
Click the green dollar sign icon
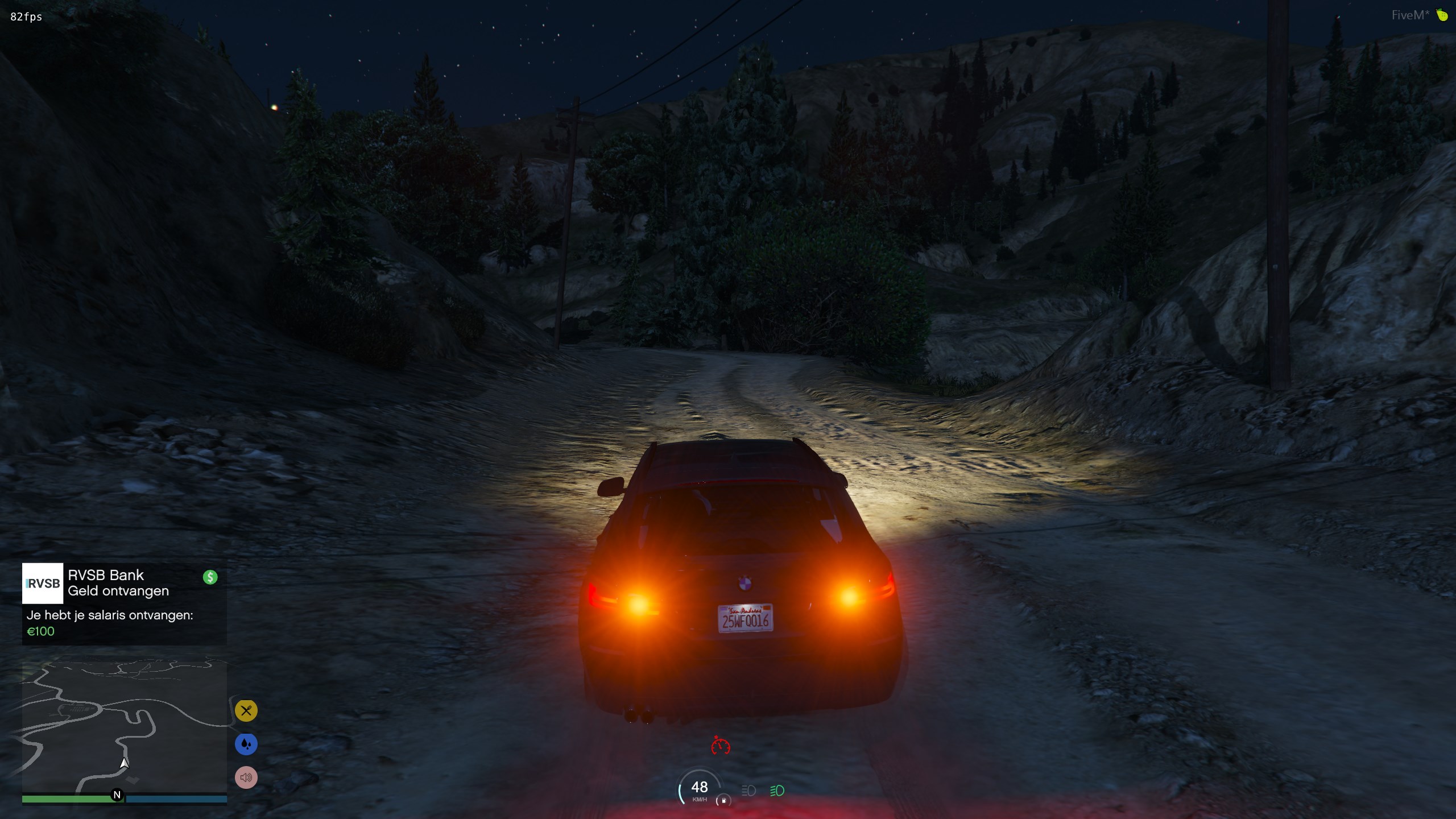[x=210, y=577]
